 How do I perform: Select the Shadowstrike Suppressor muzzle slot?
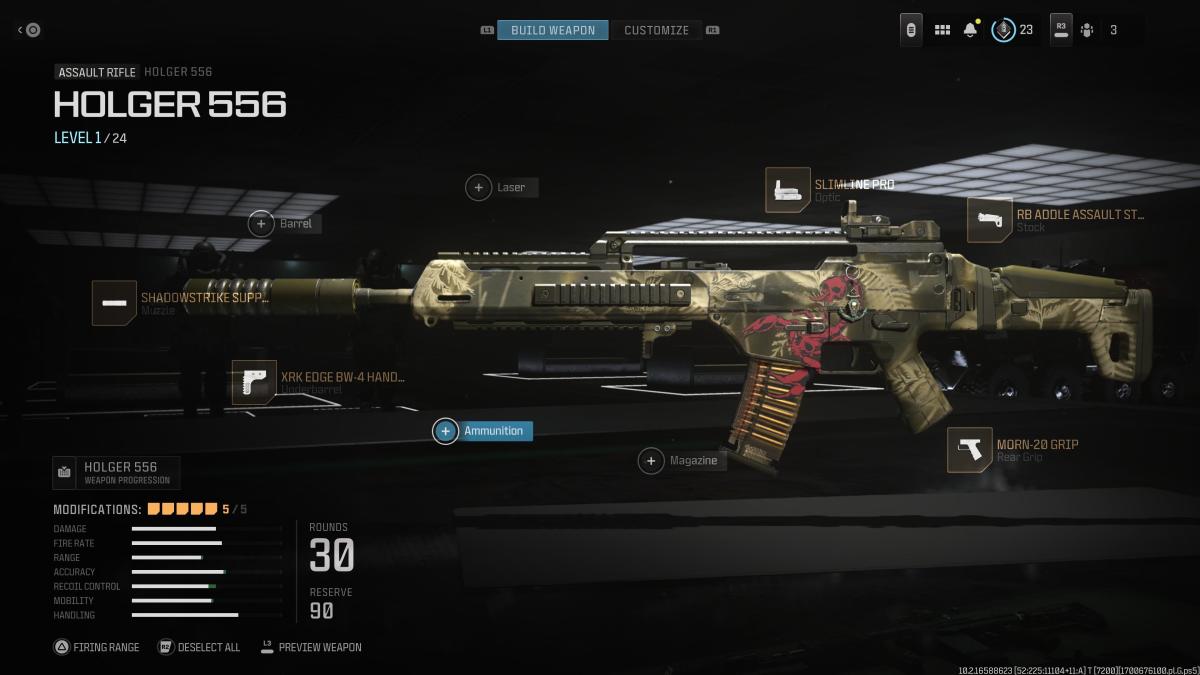click(x=114, y=302)
